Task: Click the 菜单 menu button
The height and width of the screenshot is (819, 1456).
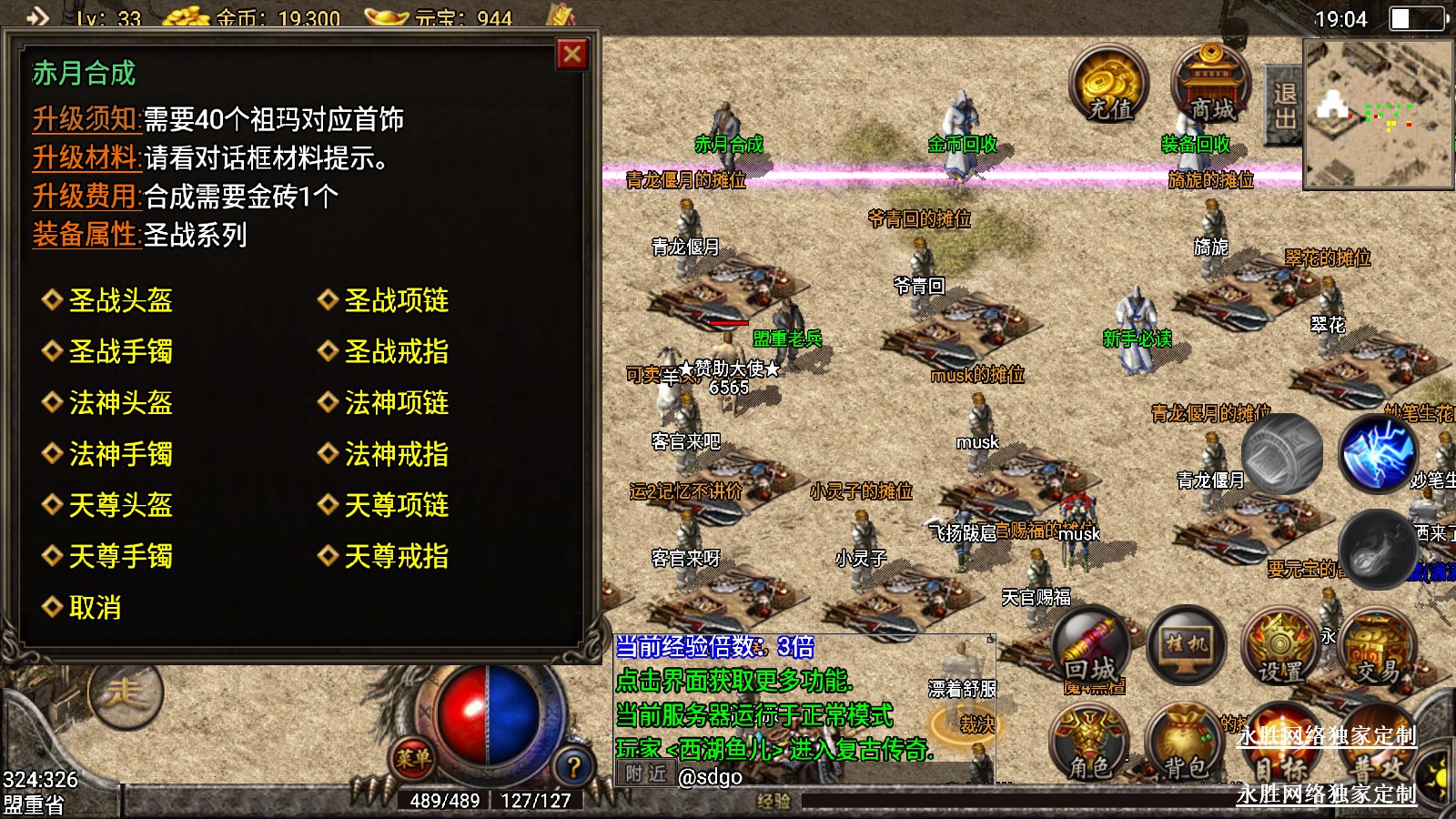Action: coord(413,758)
